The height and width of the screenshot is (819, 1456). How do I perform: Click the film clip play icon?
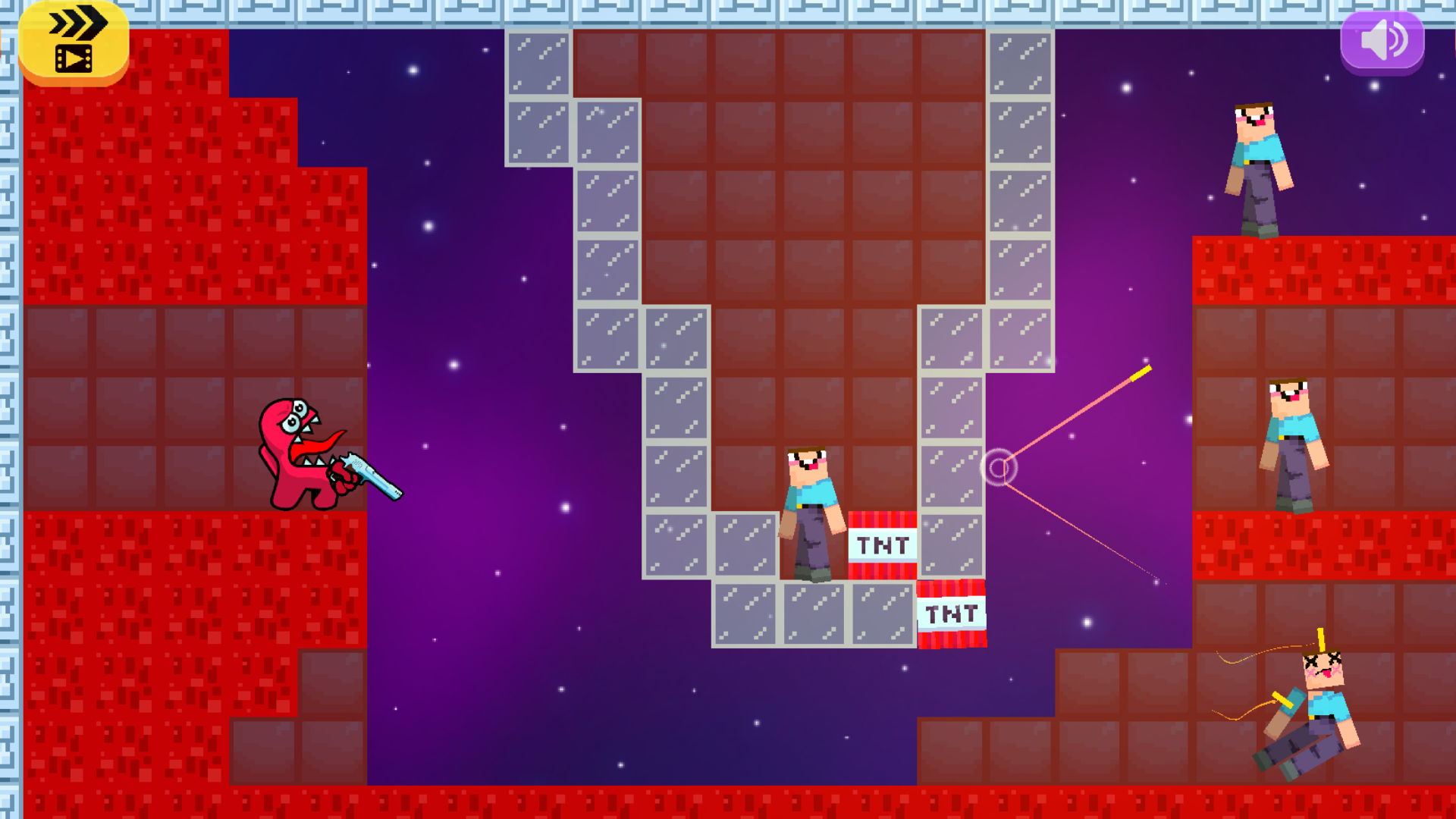click(x=74, y=57)
